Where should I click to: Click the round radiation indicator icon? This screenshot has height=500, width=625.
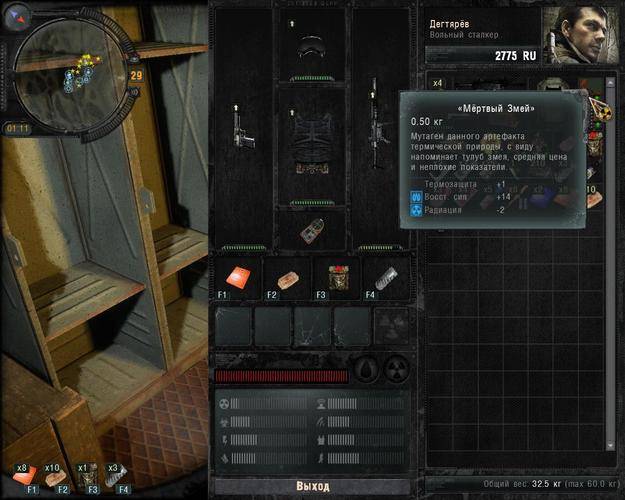click(397, 368)
